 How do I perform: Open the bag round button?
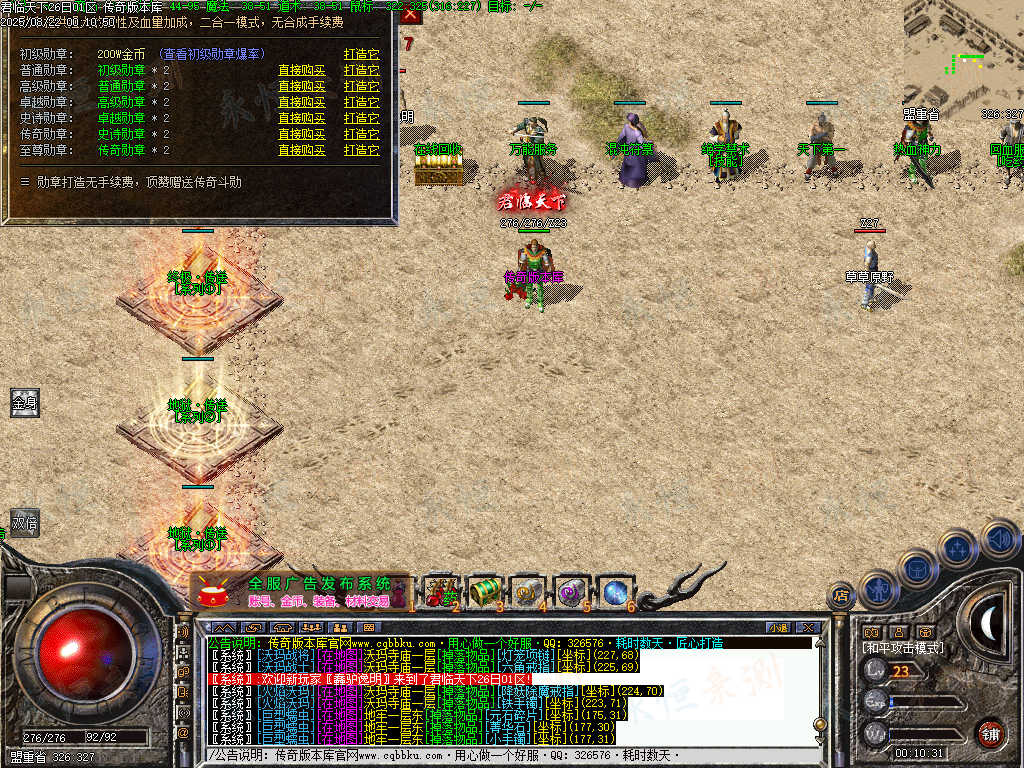[917, 568]
